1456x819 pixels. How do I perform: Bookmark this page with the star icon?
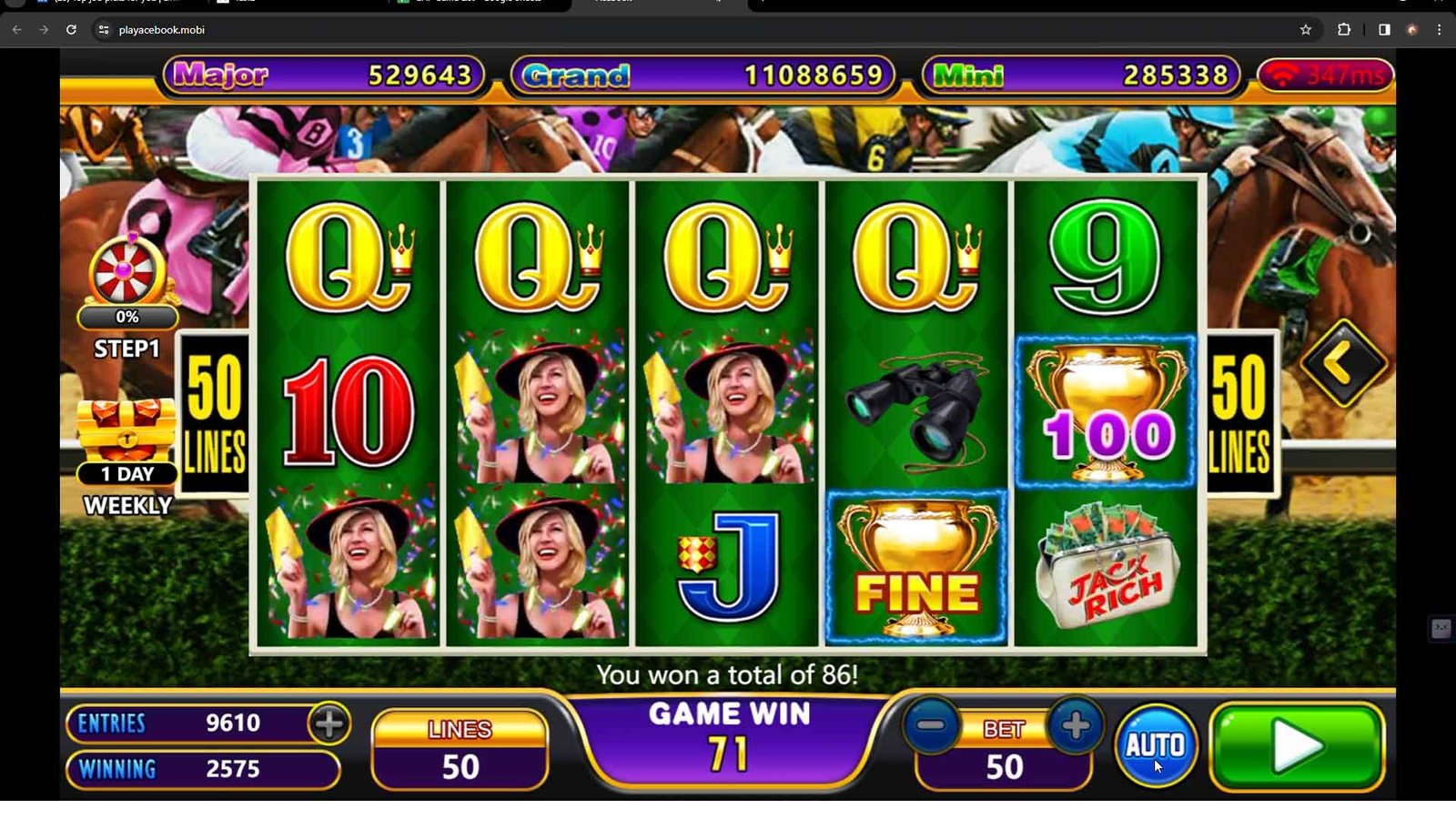tap(1306, 30)
